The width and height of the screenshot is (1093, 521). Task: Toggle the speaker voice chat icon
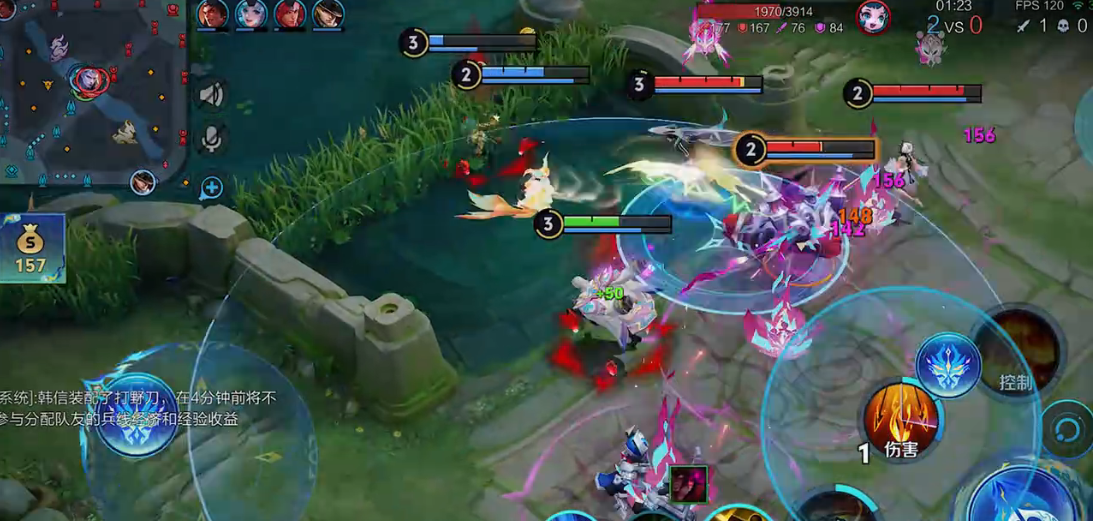coord(210,95)
